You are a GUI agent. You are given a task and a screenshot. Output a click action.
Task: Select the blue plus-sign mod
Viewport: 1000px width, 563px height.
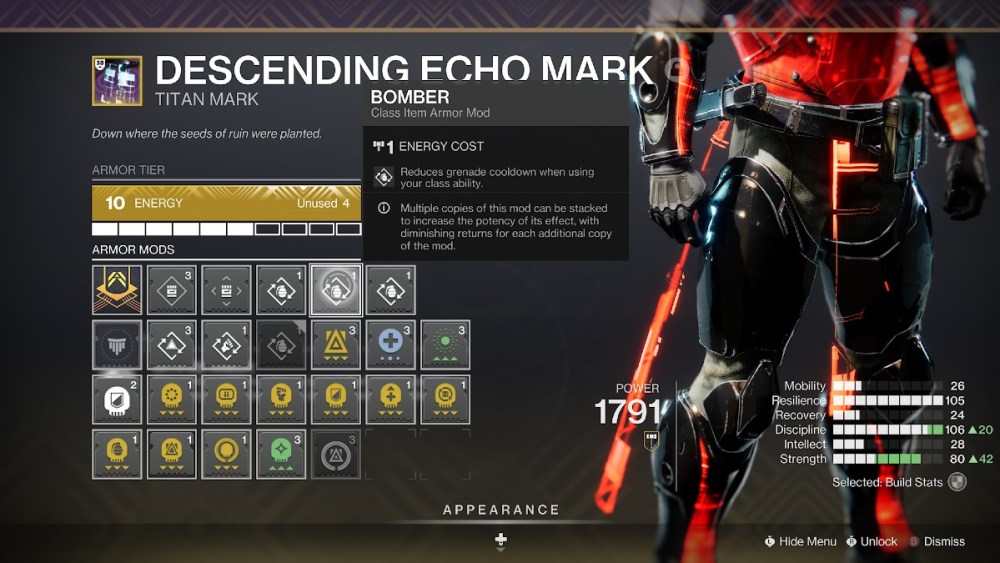coord(390,345)
